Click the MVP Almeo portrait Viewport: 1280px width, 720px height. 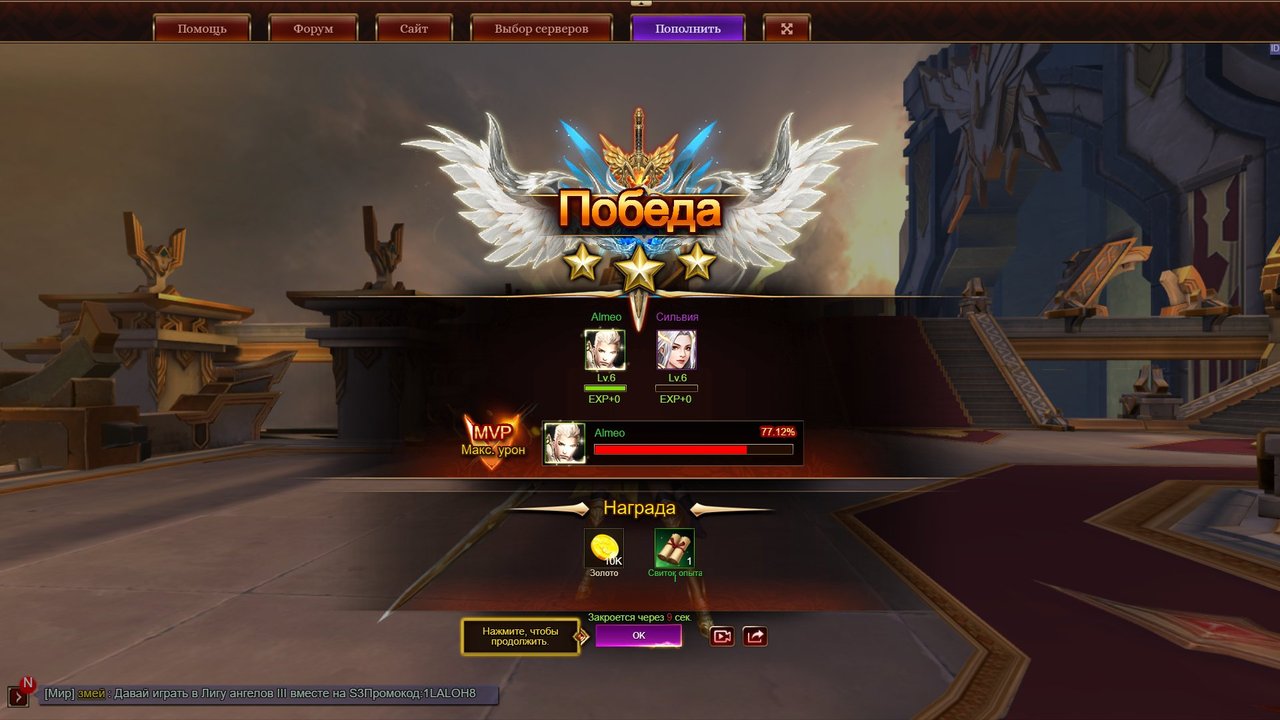click(x=564, y=444)
